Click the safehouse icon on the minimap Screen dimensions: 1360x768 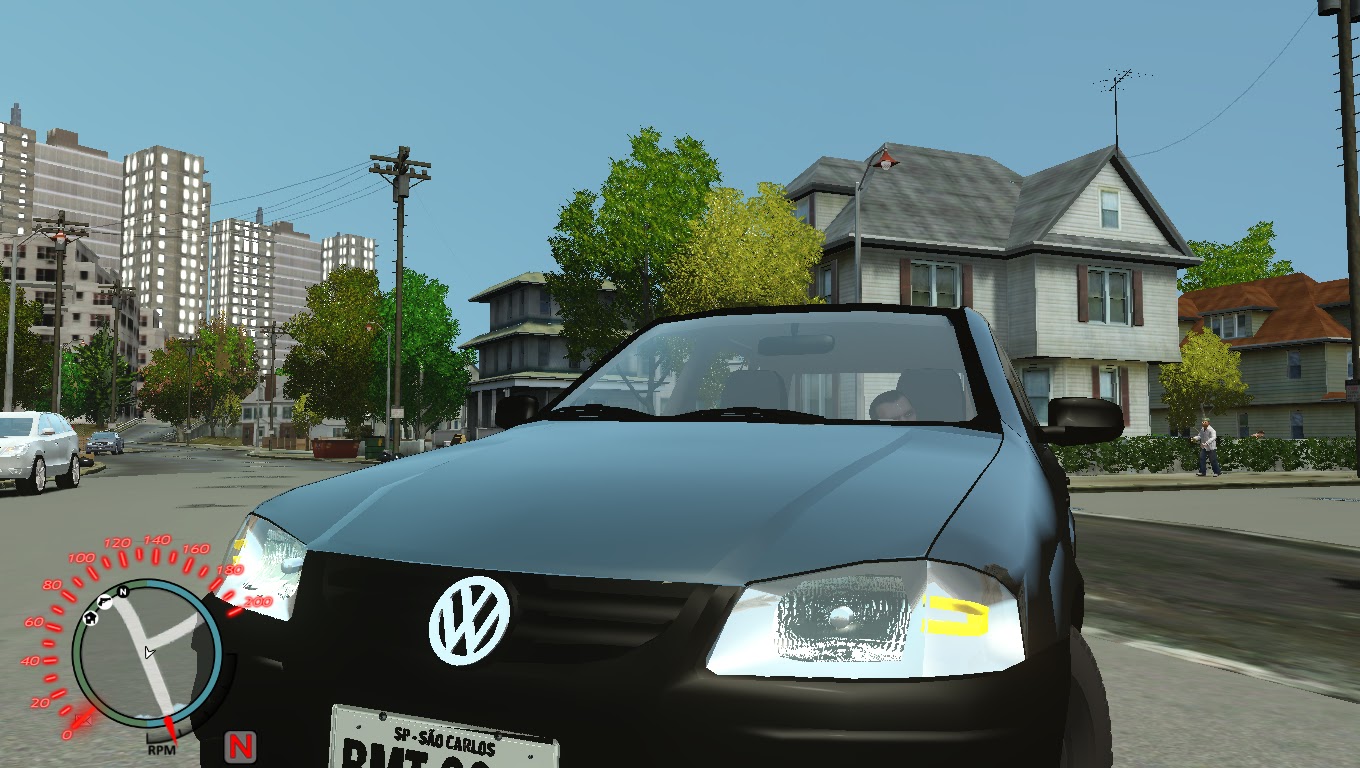pos(90,617)
